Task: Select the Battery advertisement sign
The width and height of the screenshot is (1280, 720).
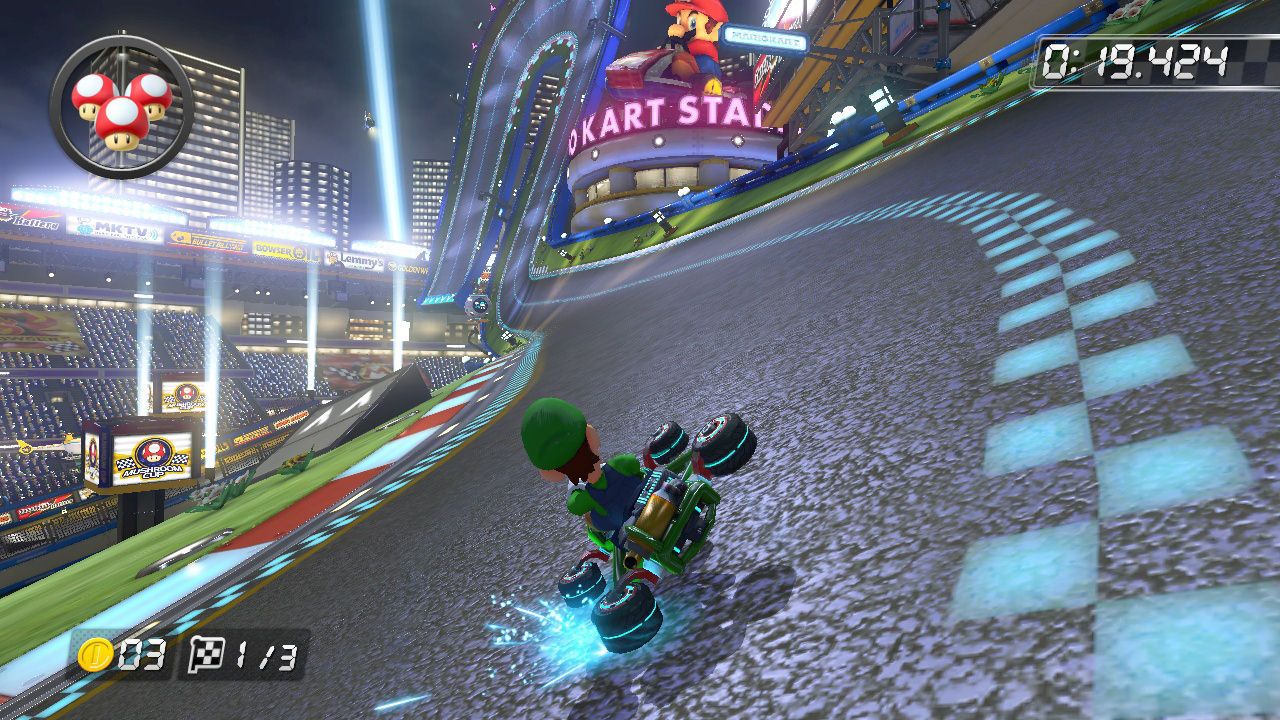Action: 30,220
